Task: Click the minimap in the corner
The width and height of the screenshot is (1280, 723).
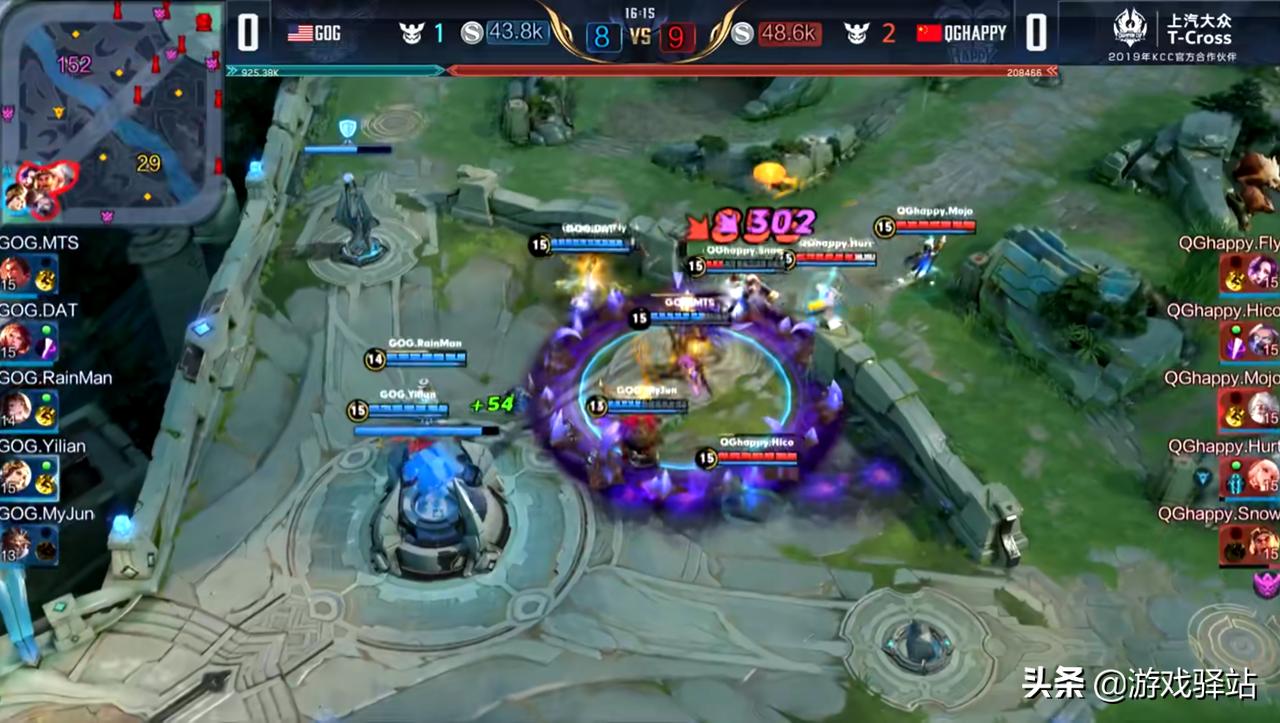Action: (110, 110)
